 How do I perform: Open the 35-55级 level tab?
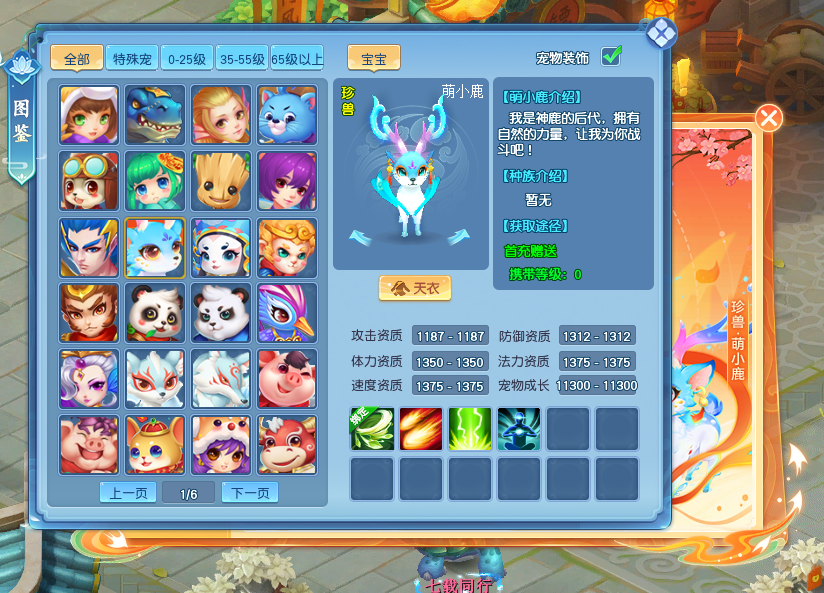tap(242, 58)
